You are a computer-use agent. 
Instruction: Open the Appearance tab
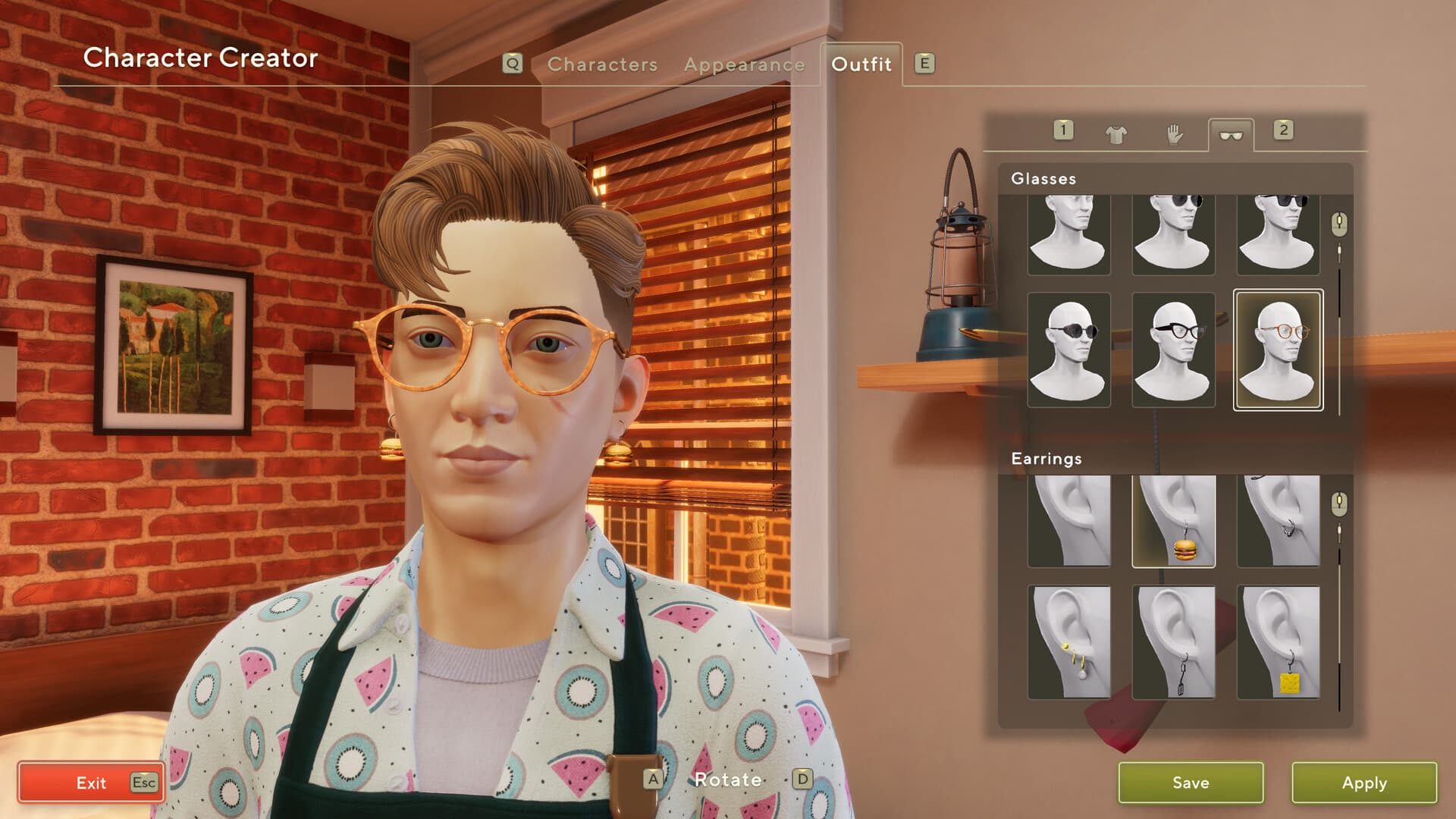pyautogui.click(x=744, y=64)
